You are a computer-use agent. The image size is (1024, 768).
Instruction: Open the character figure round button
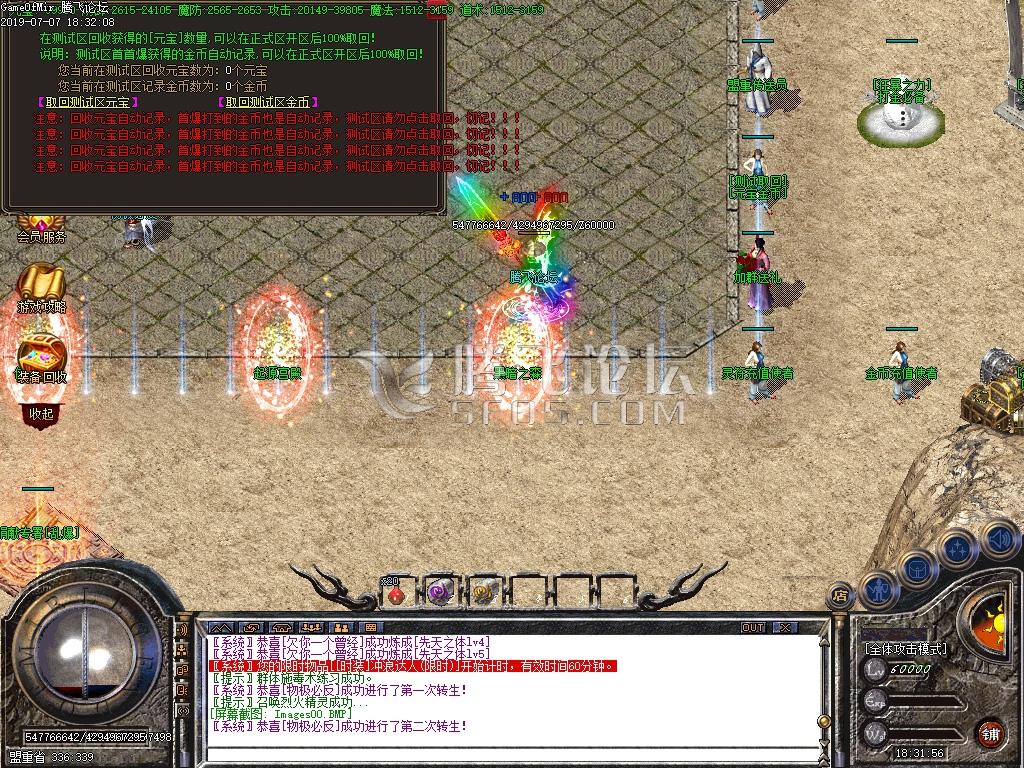877,589
